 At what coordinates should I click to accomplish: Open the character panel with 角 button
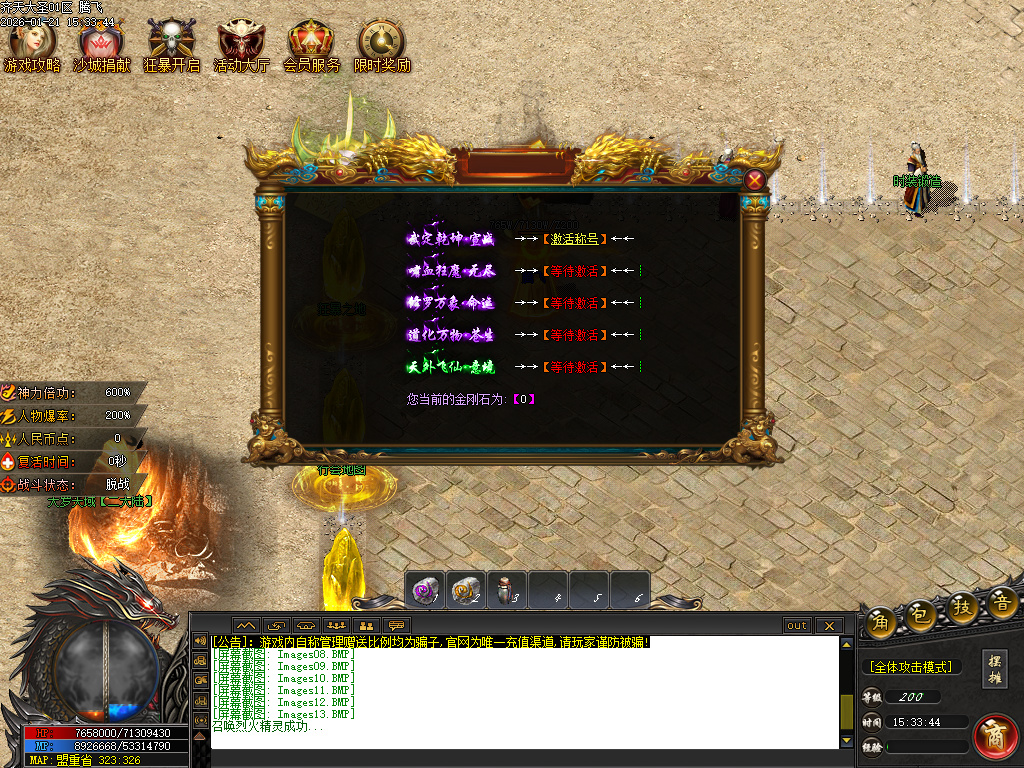[881, 620]
